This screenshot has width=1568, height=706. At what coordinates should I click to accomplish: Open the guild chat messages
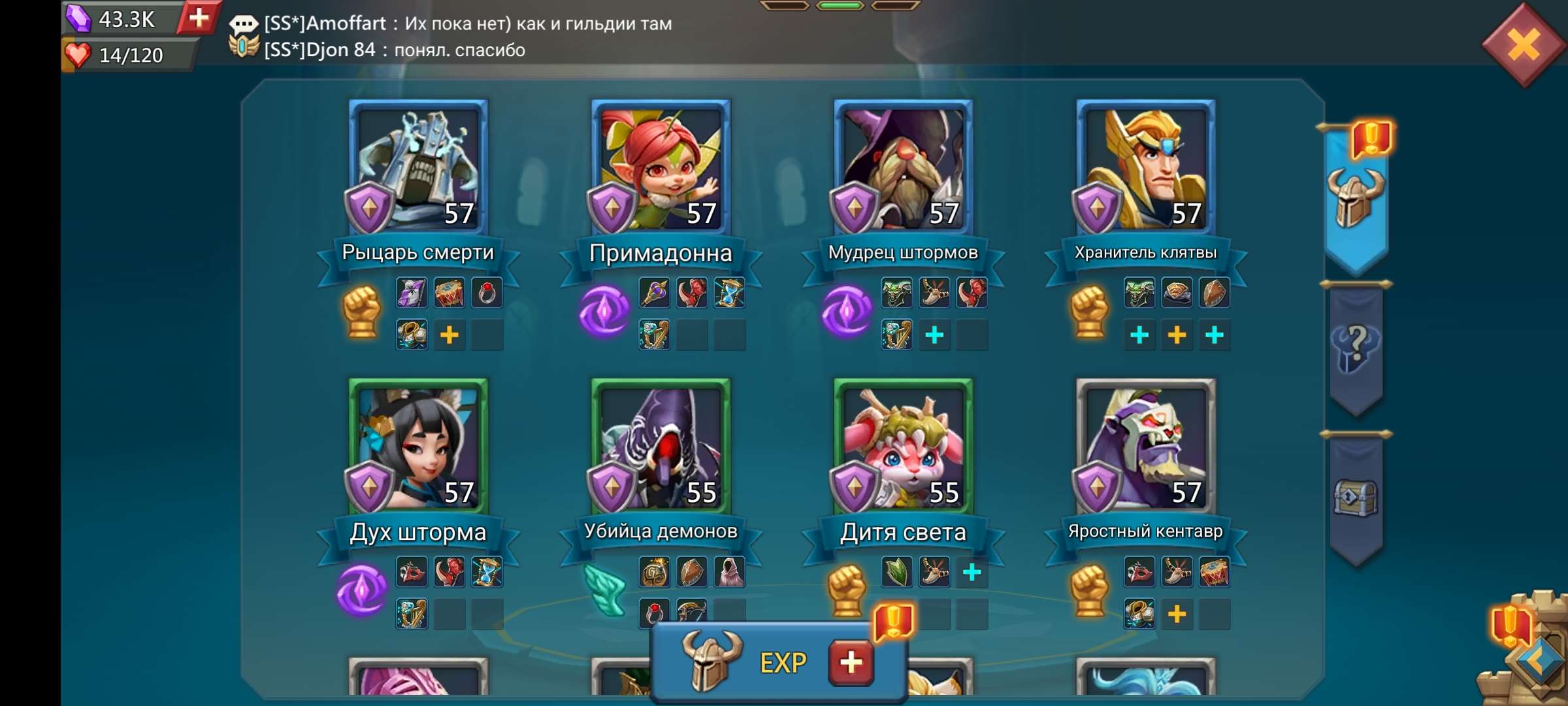[457, 36]
